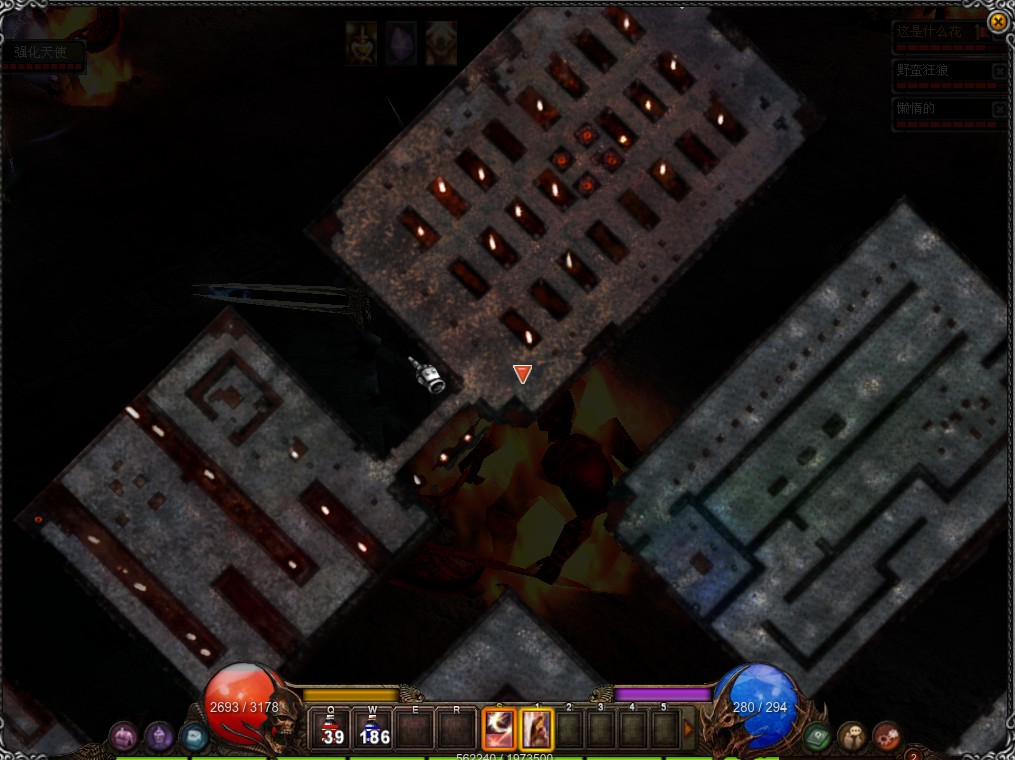
Task: Select party member 懒惰的
Action: [x=940, y=109]
